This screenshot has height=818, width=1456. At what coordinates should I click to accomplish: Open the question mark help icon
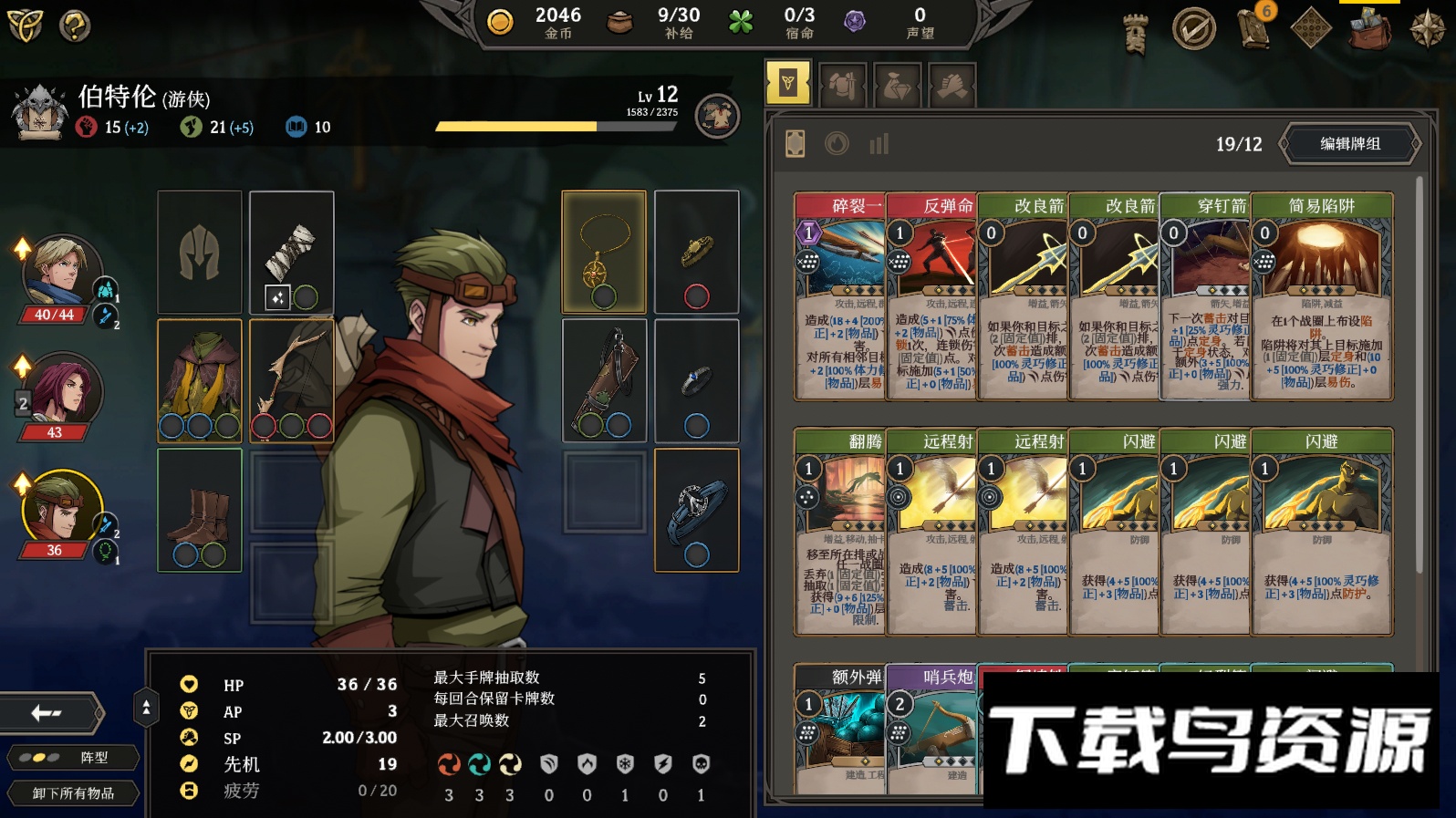point(75,26)
